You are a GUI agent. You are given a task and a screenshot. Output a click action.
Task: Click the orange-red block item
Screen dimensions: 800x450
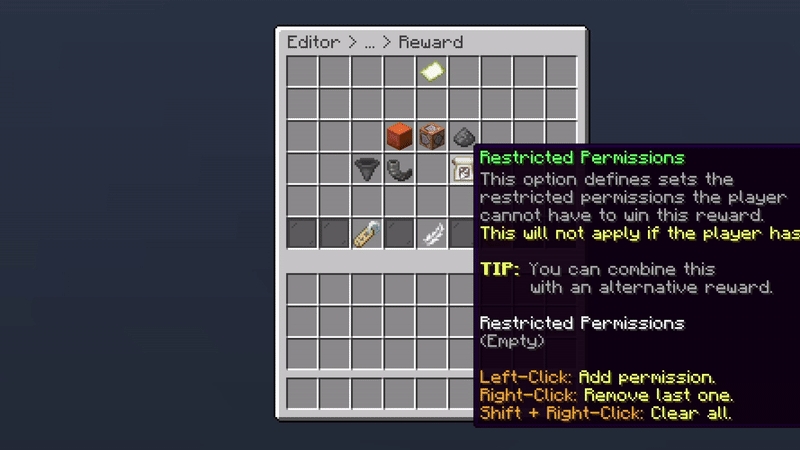399,136
